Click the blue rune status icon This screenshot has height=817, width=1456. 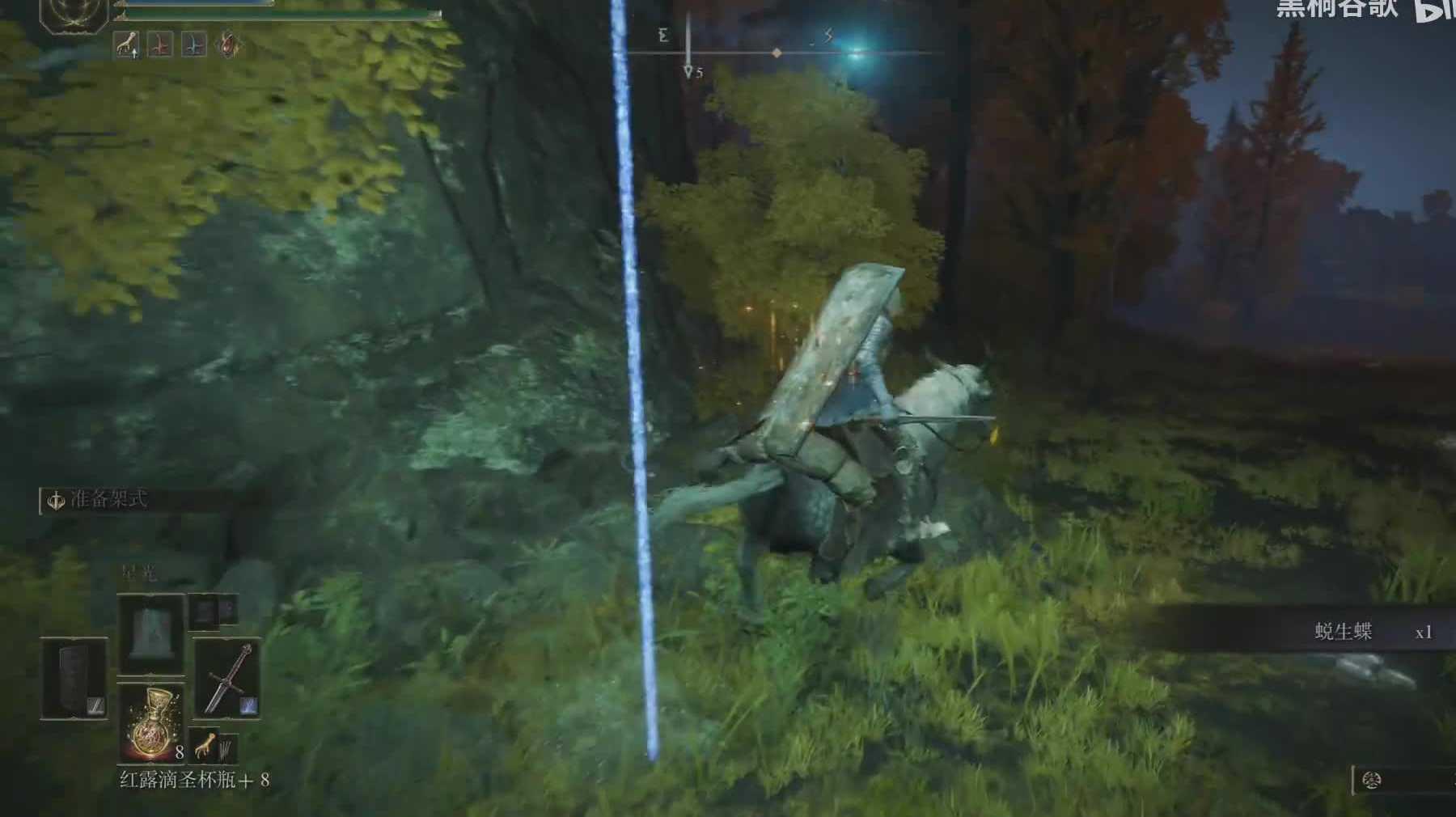193,45
